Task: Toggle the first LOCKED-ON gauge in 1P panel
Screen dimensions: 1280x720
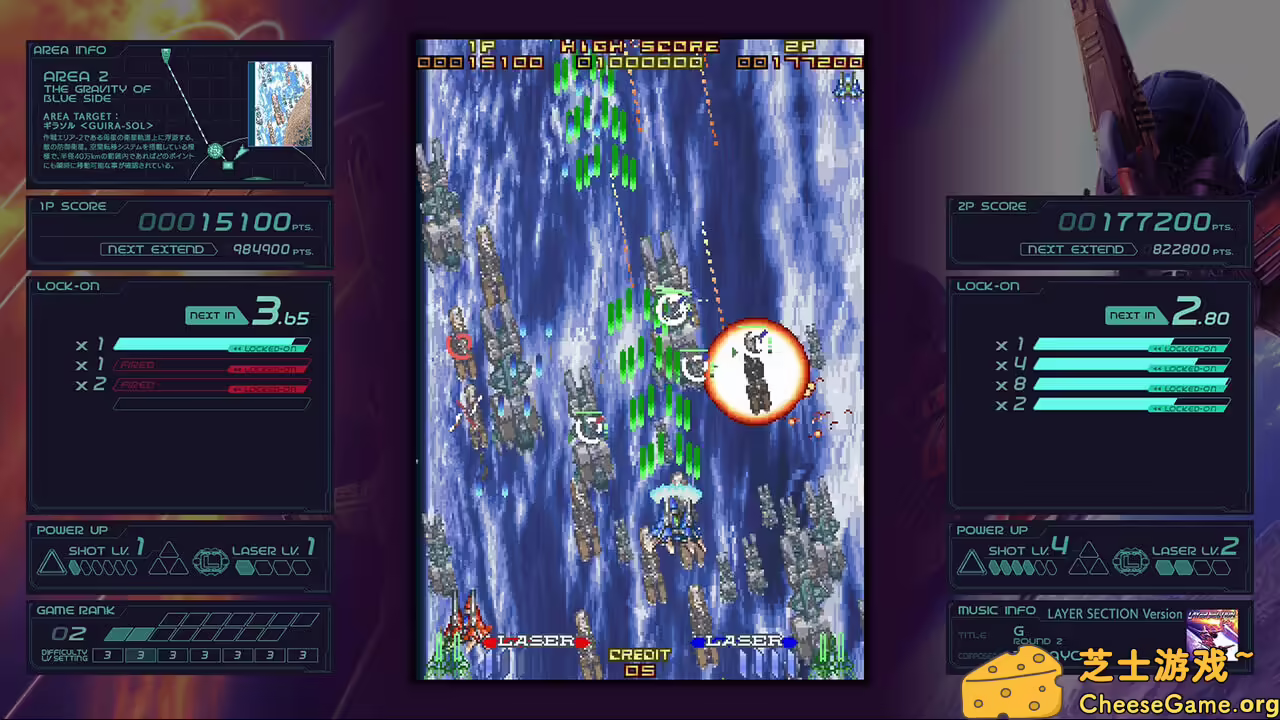Action: (210, 344)
